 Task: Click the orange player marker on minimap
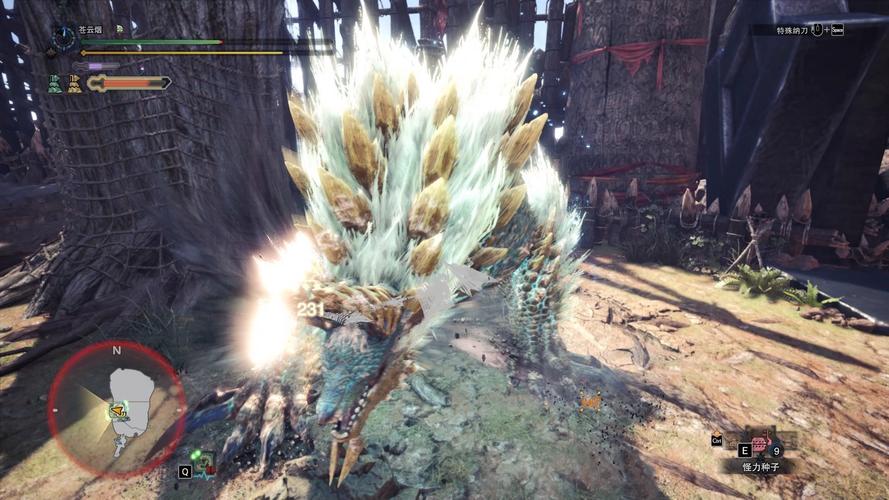118,409
